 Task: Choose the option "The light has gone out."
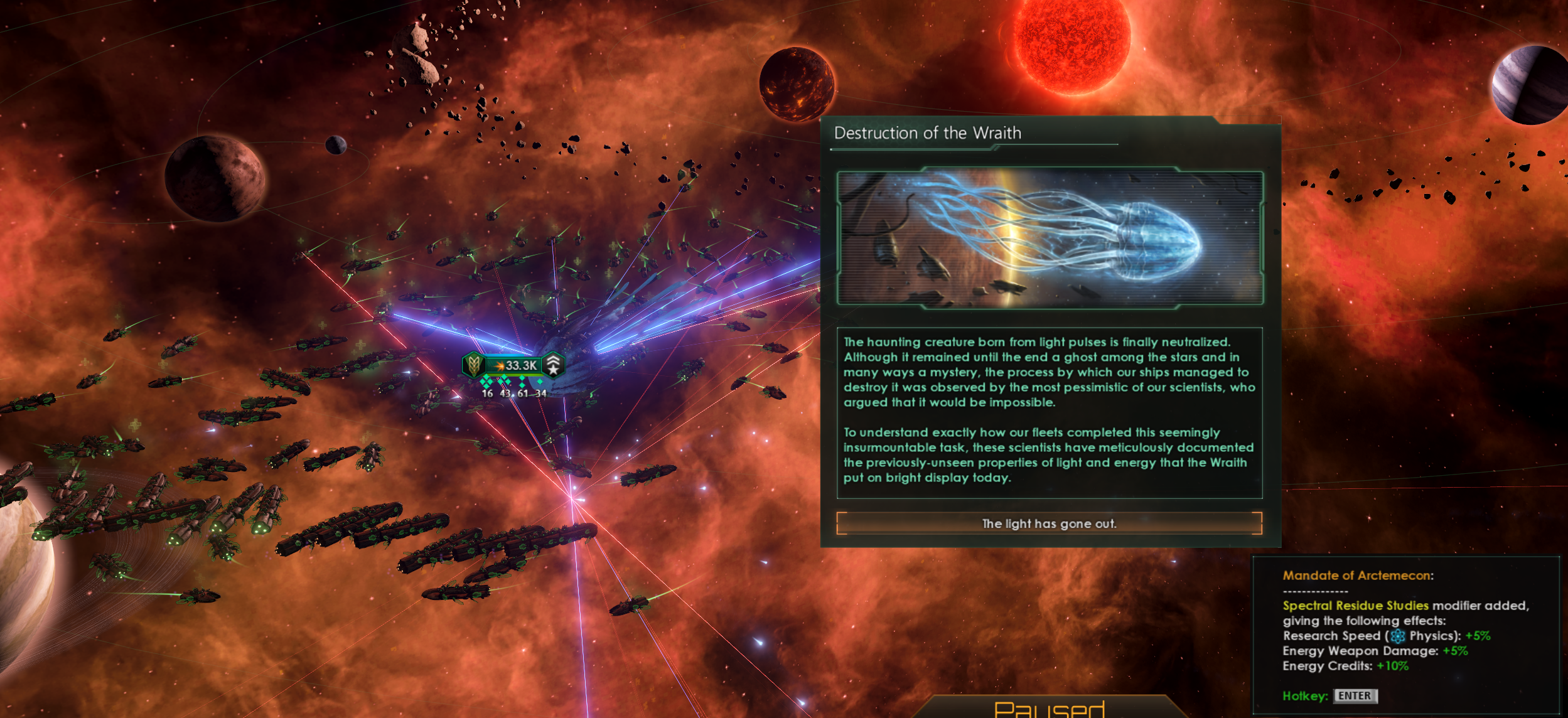pos(1049,523)
